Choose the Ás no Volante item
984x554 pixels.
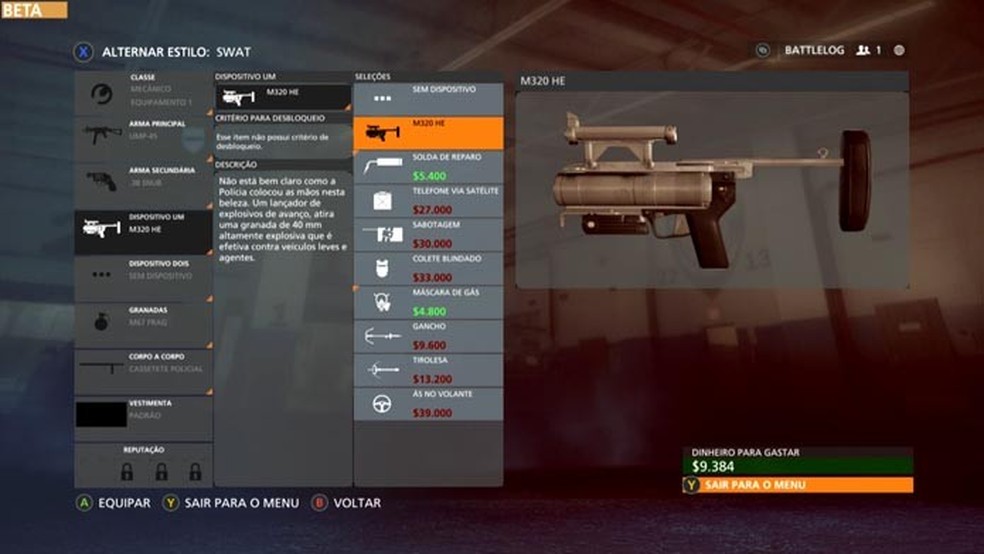point(427,404)
